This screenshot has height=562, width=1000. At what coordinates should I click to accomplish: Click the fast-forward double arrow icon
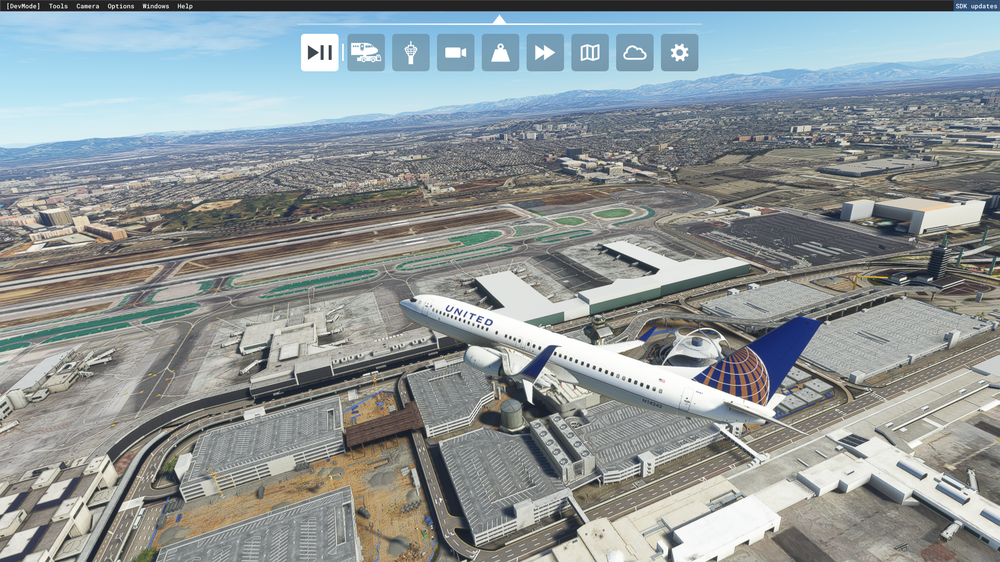click(545, 53)
